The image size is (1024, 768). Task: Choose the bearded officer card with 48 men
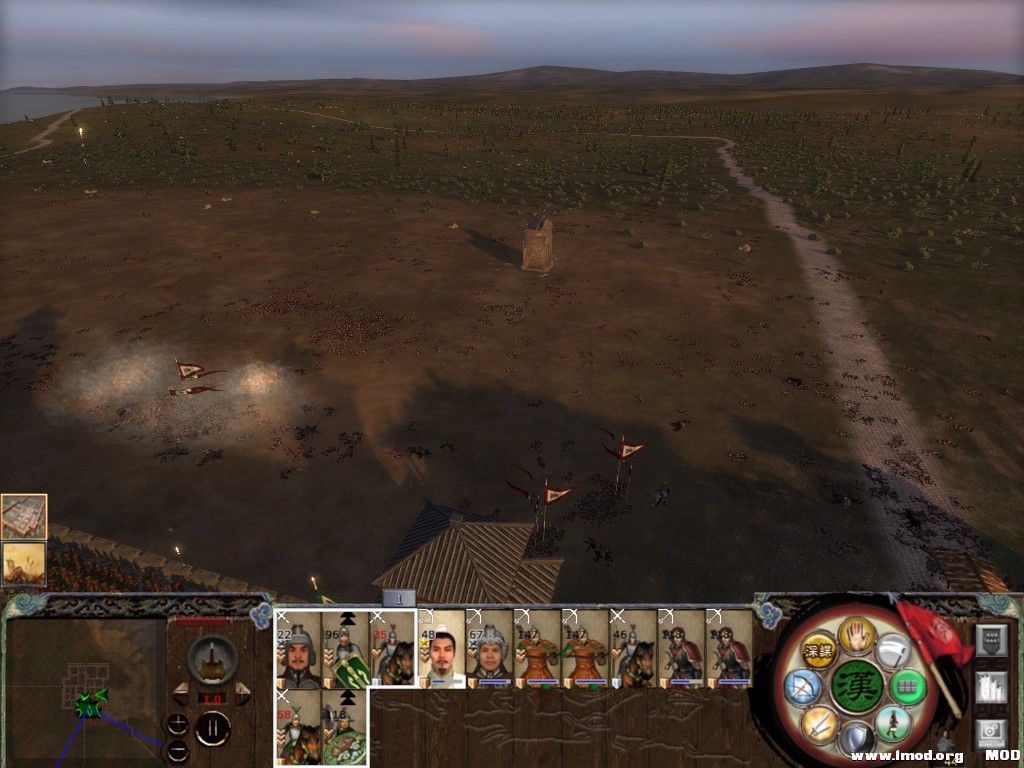point(442,649)
